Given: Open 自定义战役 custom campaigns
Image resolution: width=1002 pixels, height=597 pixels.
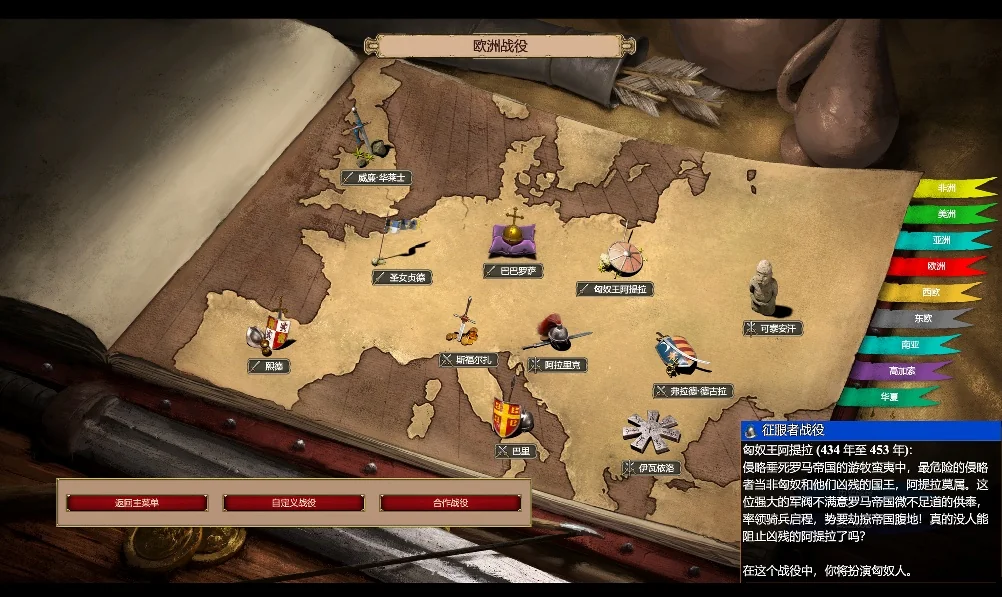Looking at the screenshot, I should (x=293, y=503).
